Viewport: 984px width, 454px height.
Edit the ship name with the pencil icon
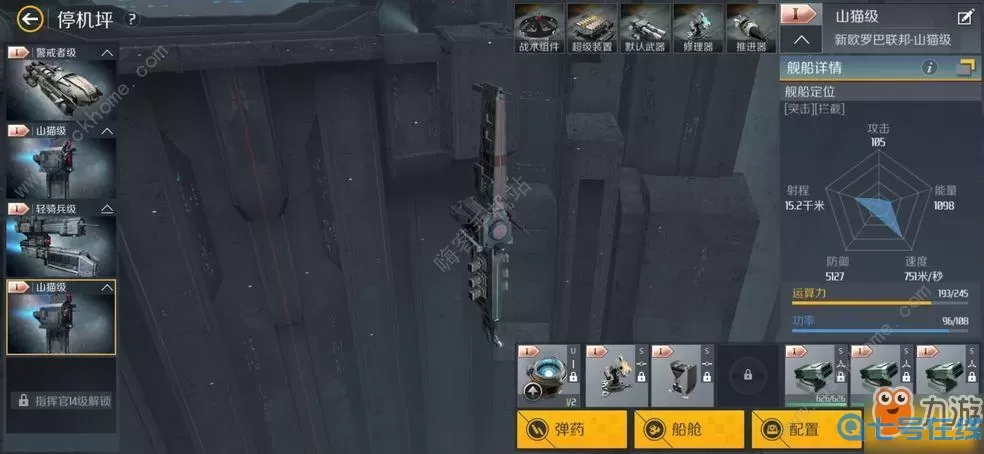pyautogui.click(x=965, y=17)
